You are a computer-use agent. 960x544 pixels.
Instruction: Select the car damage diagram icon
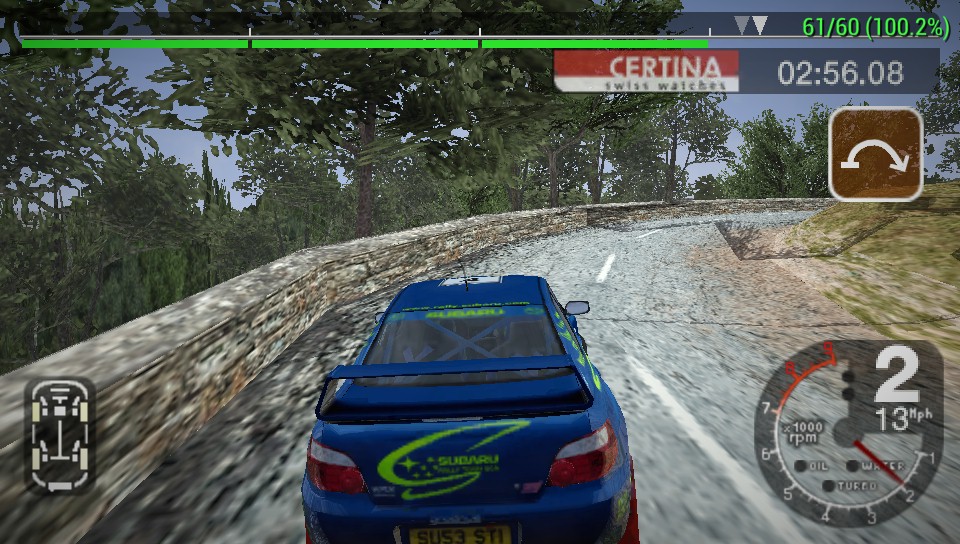click(x=60, y=434)
